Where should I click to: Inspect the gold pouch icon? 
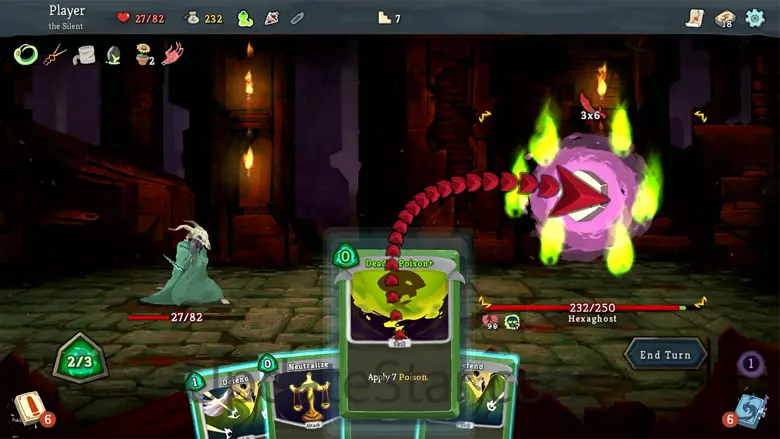tap(192, 18)
